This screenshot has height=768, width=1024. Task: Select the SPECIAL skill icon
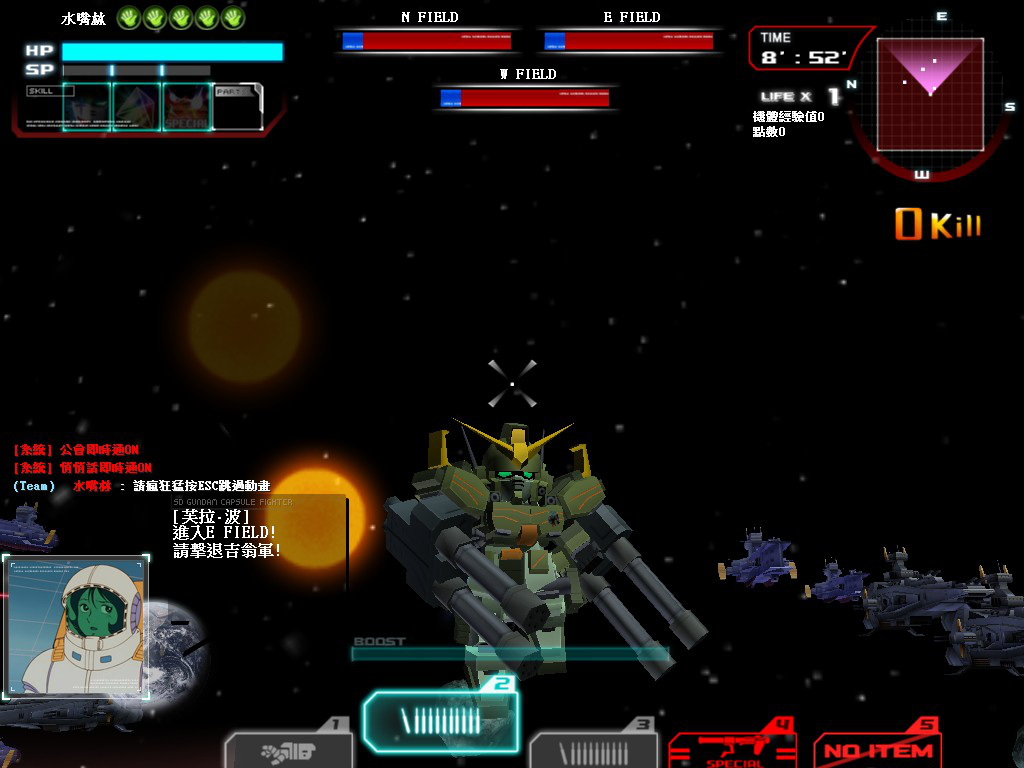click(187, 107)
